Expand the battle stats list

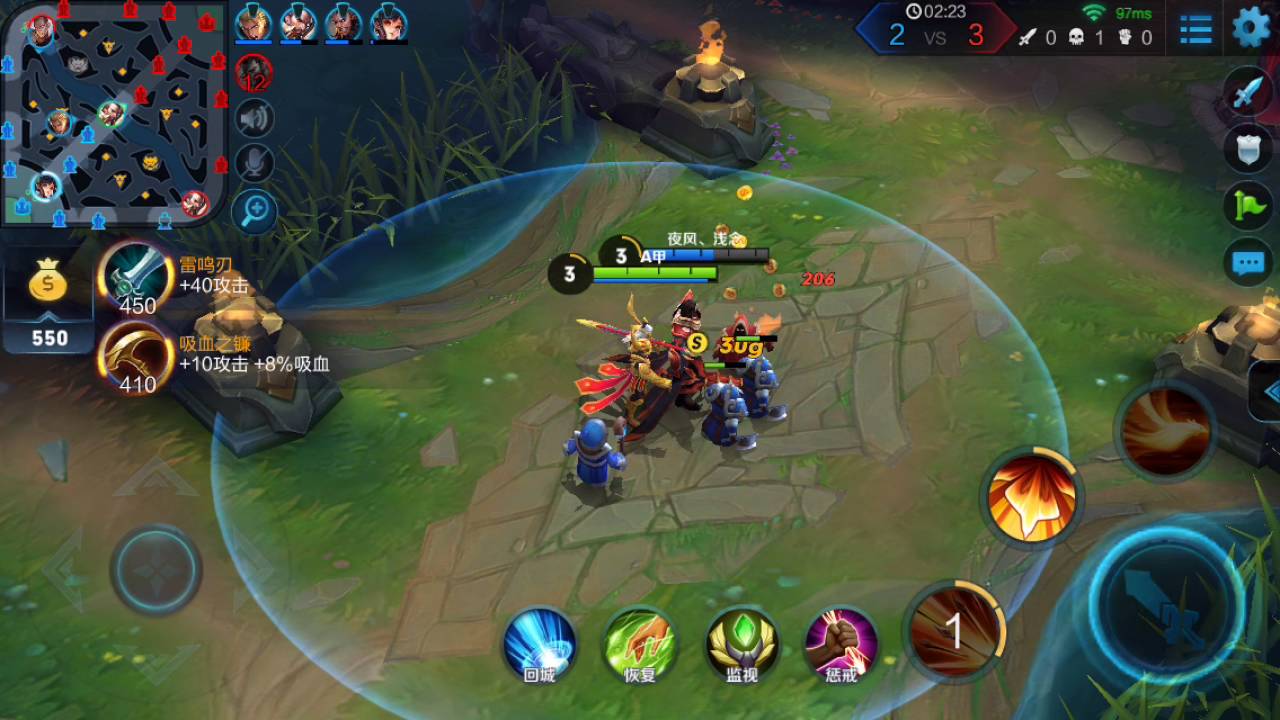pos(1196,28)
